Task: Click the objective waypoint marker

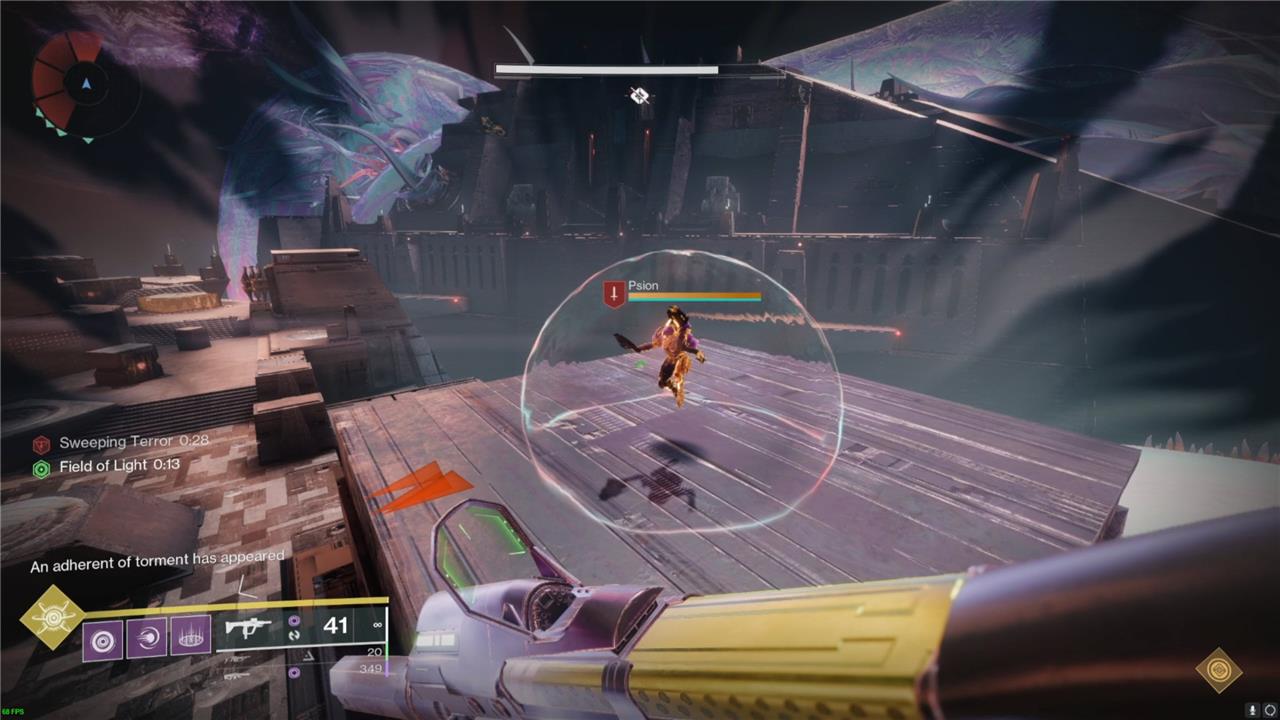Action: pos(639,96)
